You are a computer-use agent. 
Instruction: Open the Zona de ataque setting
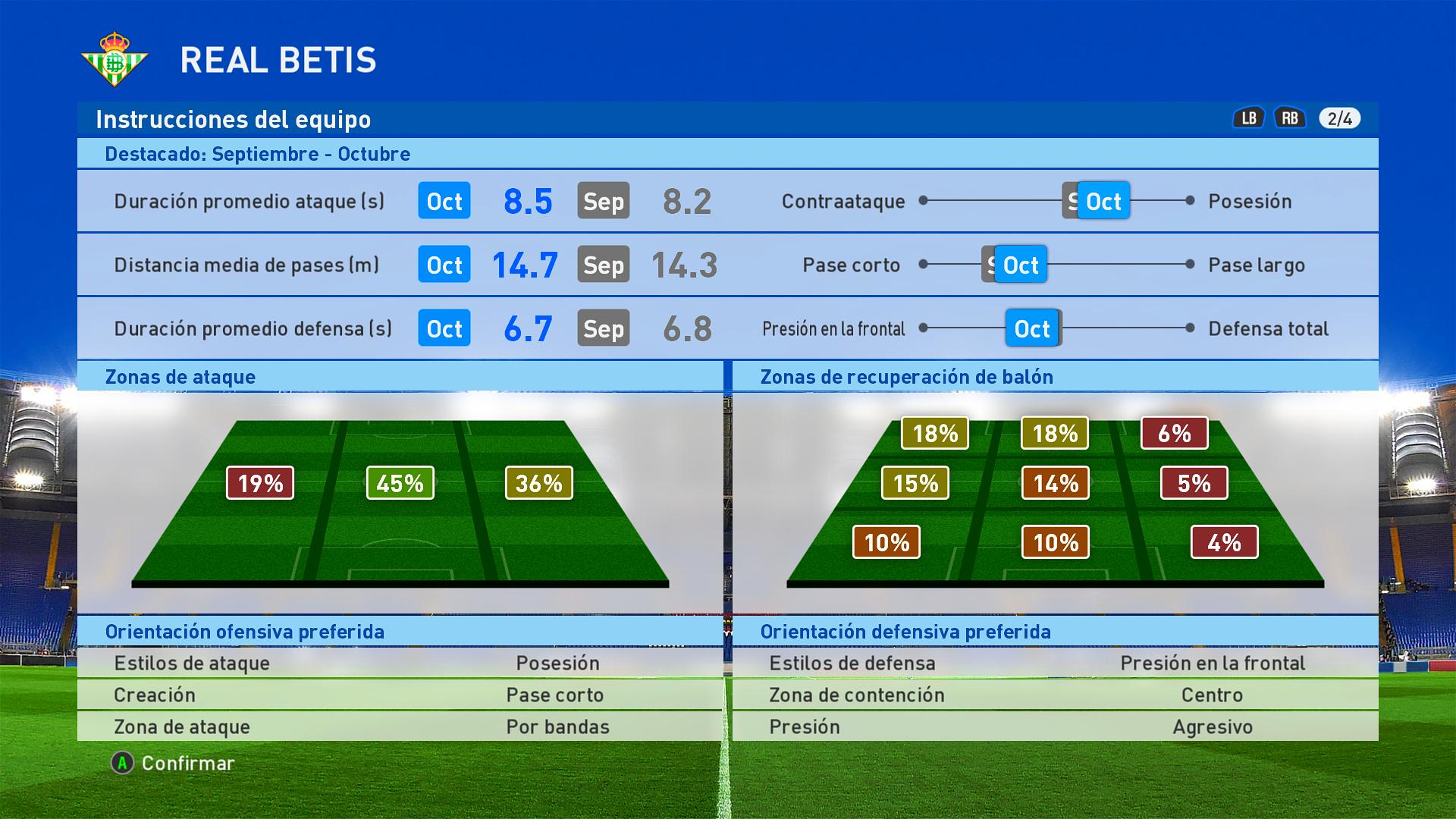tap(400, 726)
